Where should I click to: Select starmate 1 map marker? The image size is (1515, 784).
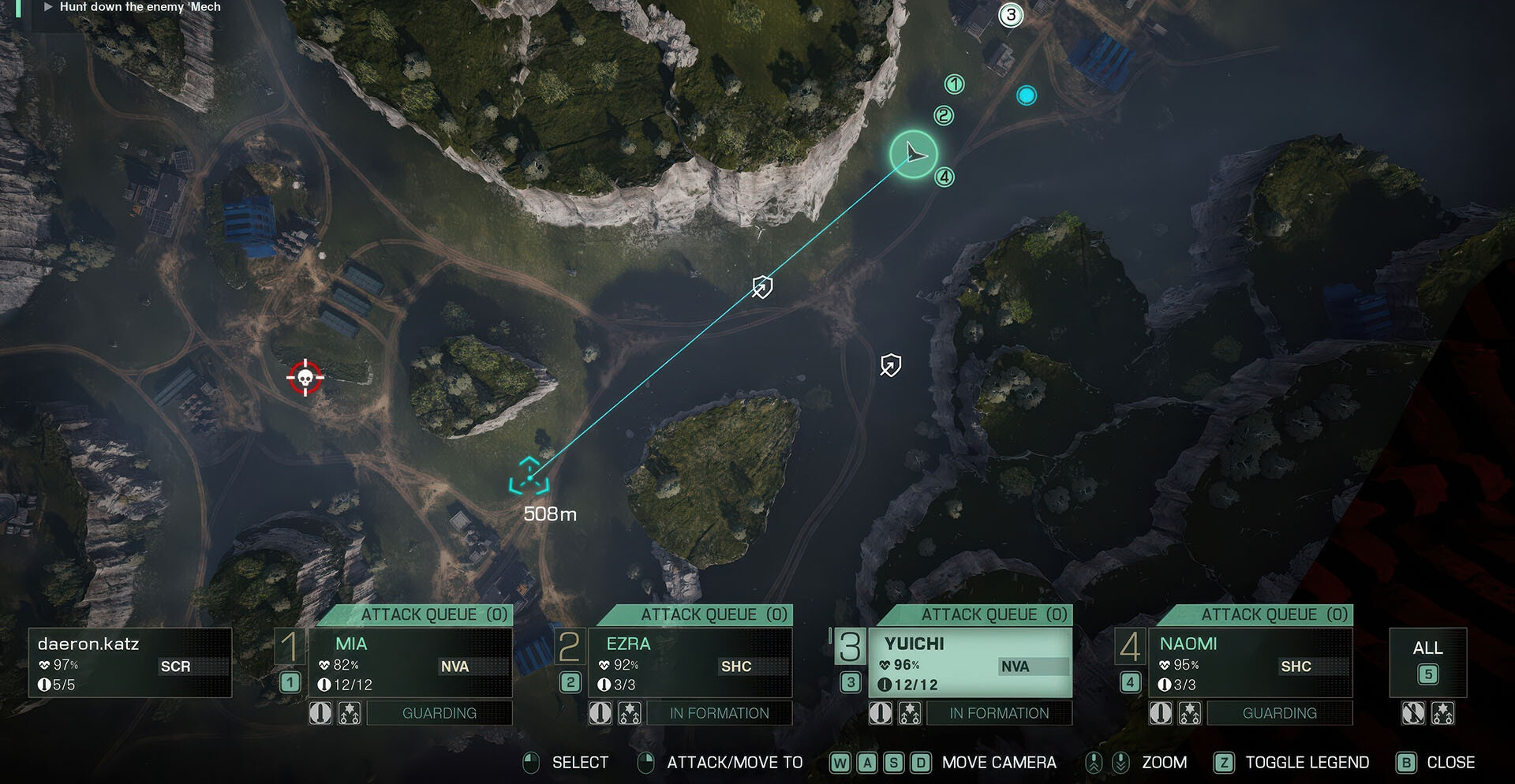[x=955, y=84]
